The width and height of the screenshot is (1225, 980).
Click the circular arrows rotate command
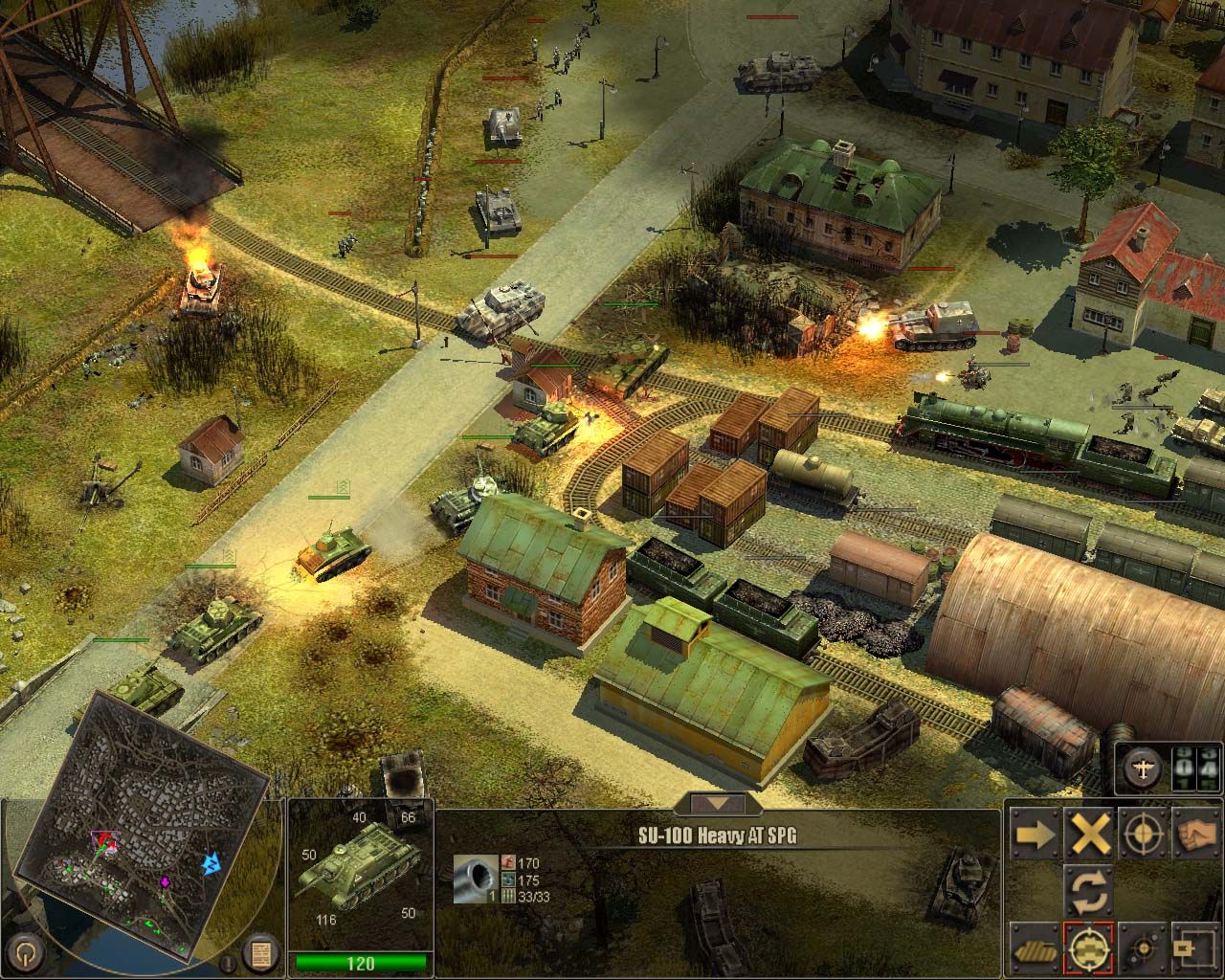1089,890
